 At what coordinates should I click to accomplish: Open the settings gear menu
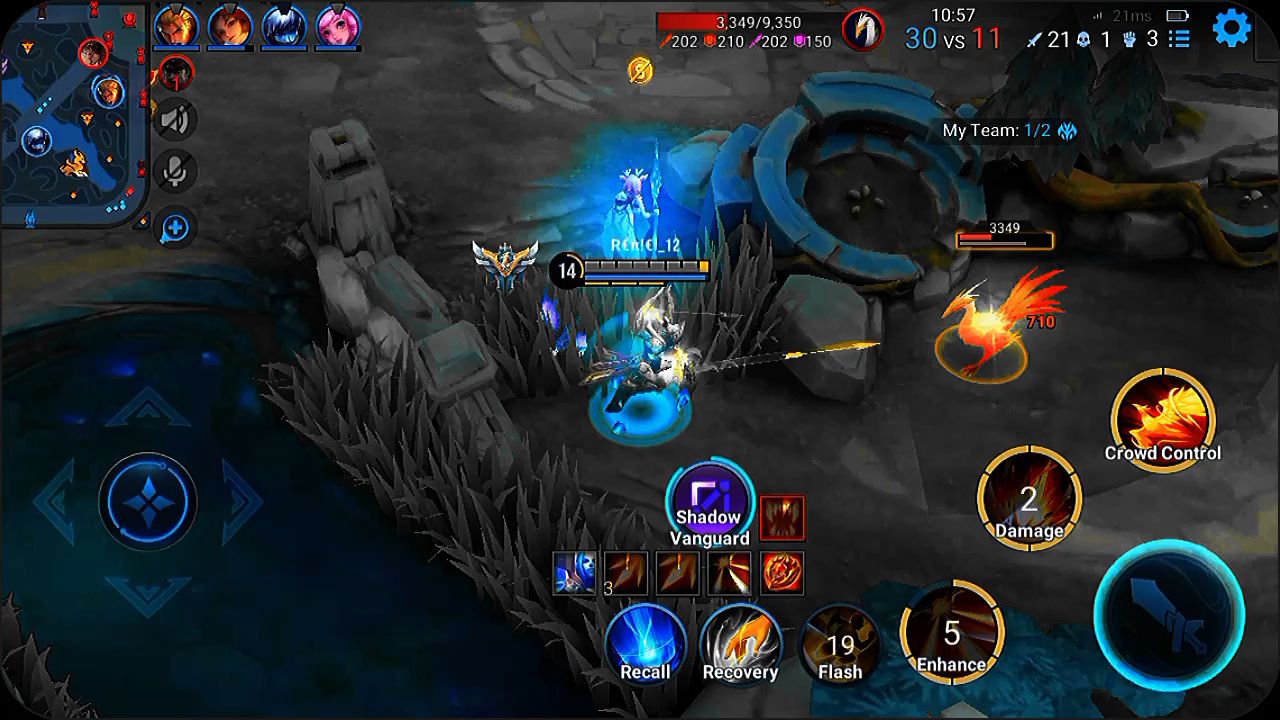click(1231, 28)
